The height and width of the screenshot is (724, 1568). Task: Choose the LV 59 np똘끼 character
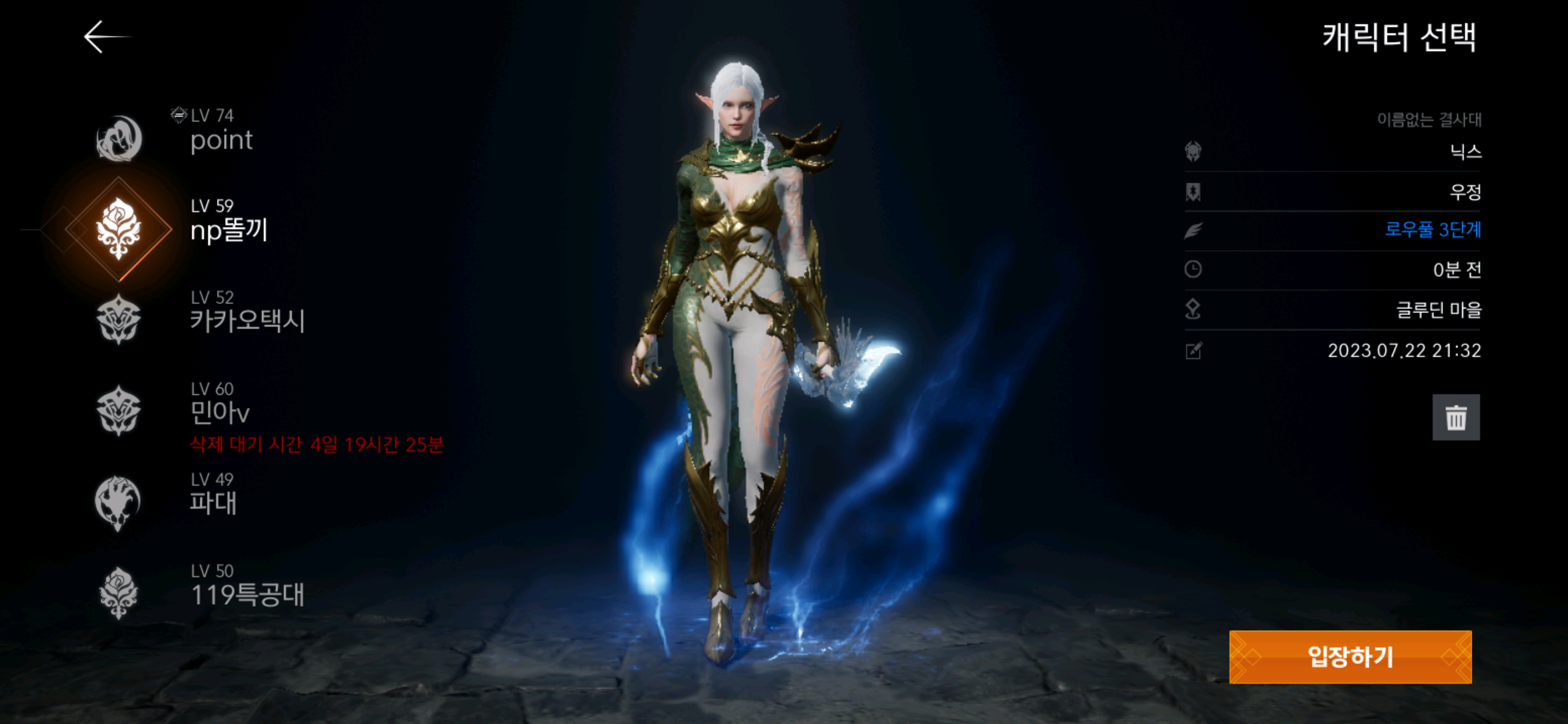[201, 225]
